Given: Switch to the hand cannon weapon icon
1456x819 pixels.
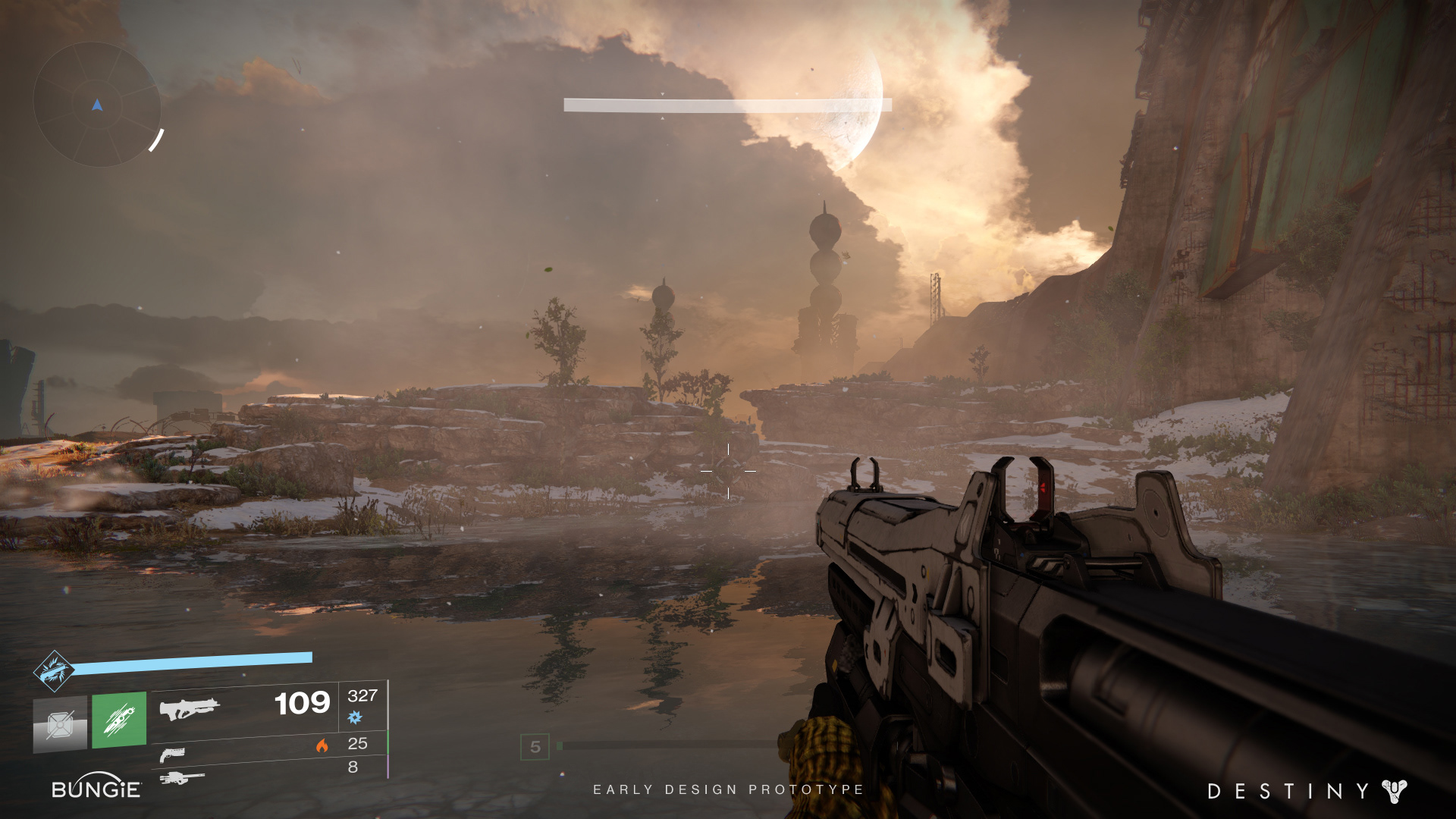Looking at the screenshot, I should pos(172,755).
